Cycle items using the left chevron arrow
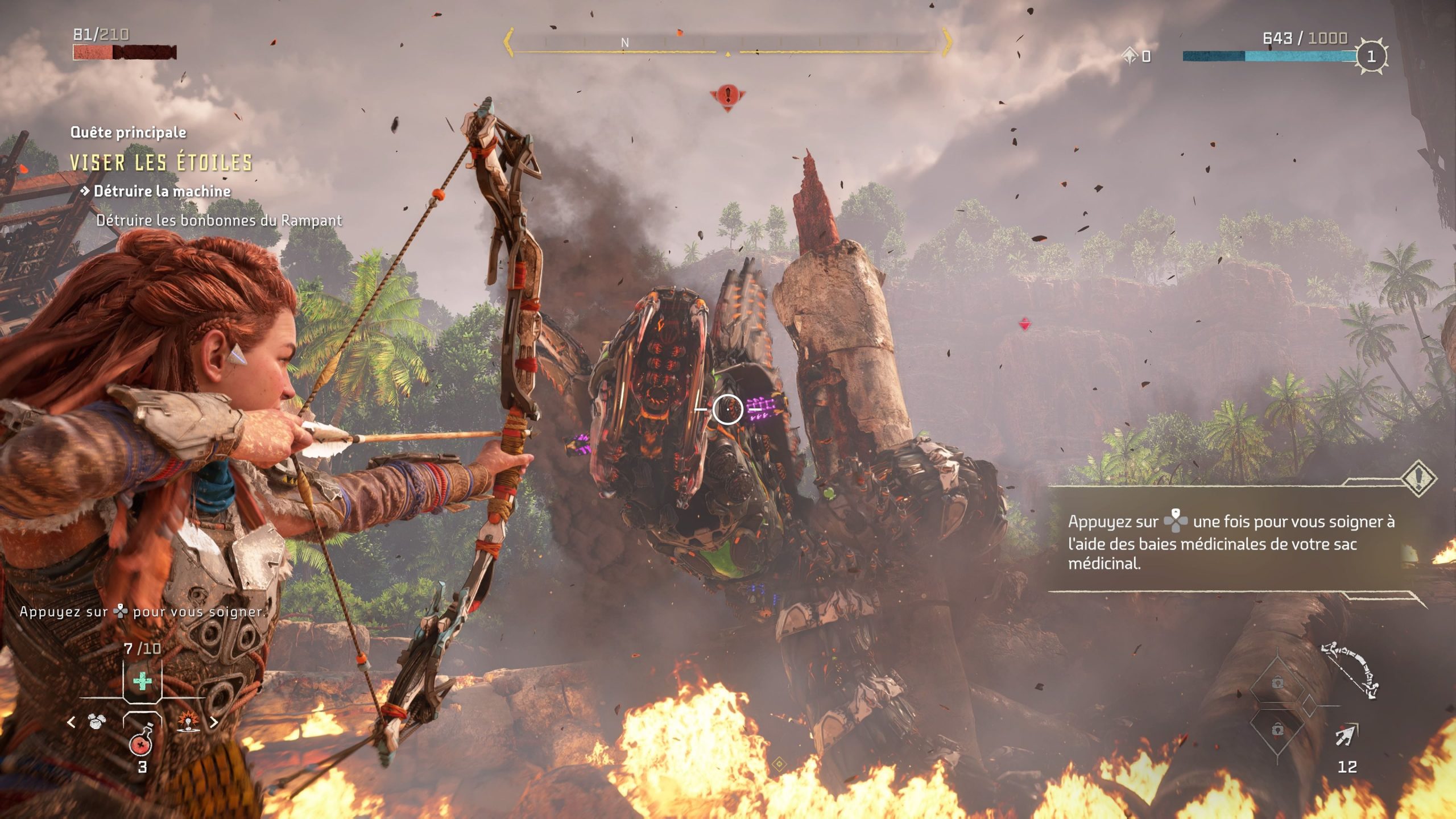 (72, 722)
